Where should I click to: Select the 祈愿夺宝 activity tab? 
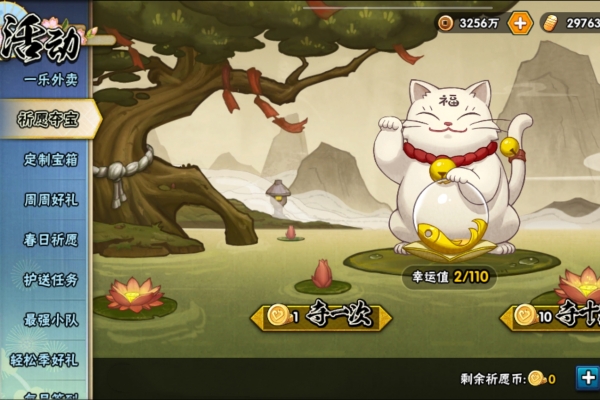click(50, 119)
